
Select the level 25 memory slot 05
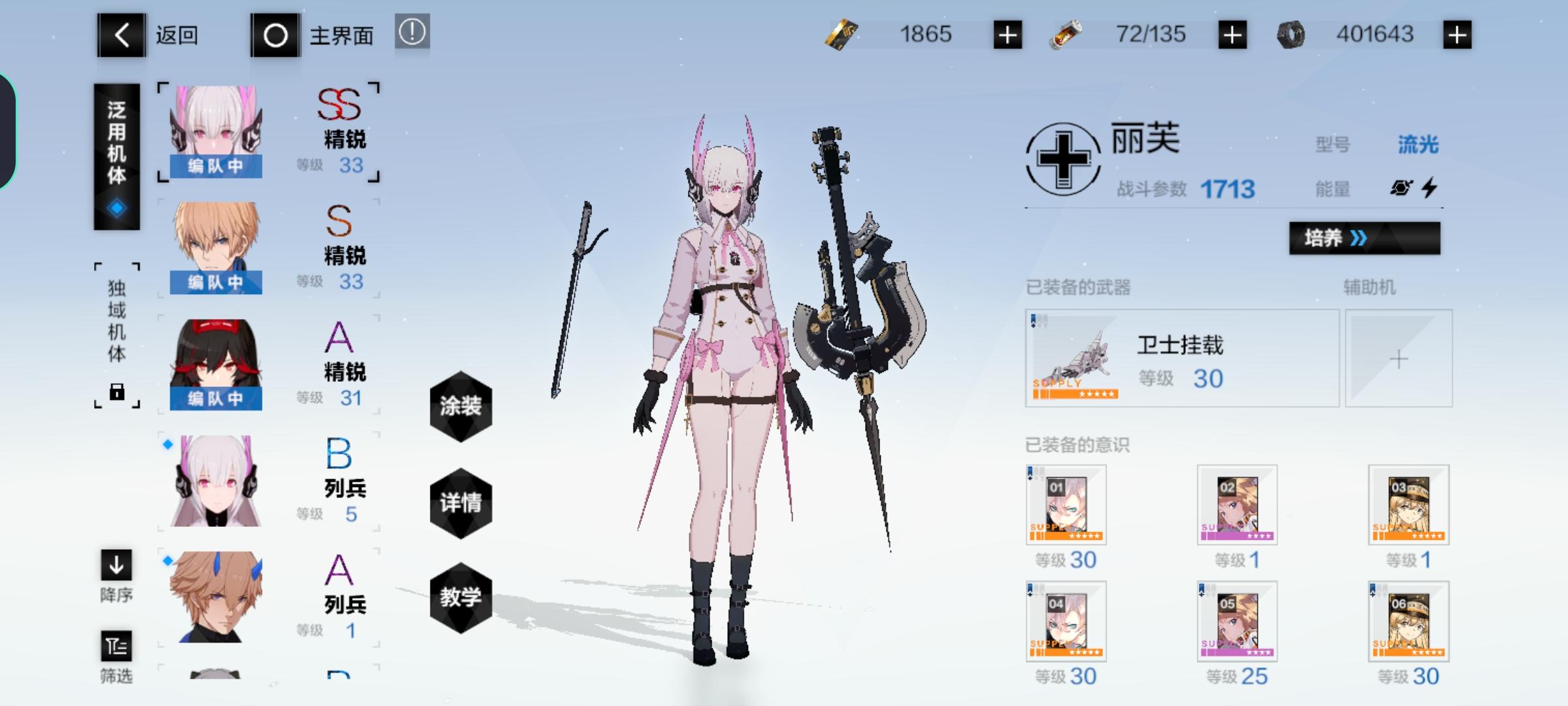point(1237,621)
